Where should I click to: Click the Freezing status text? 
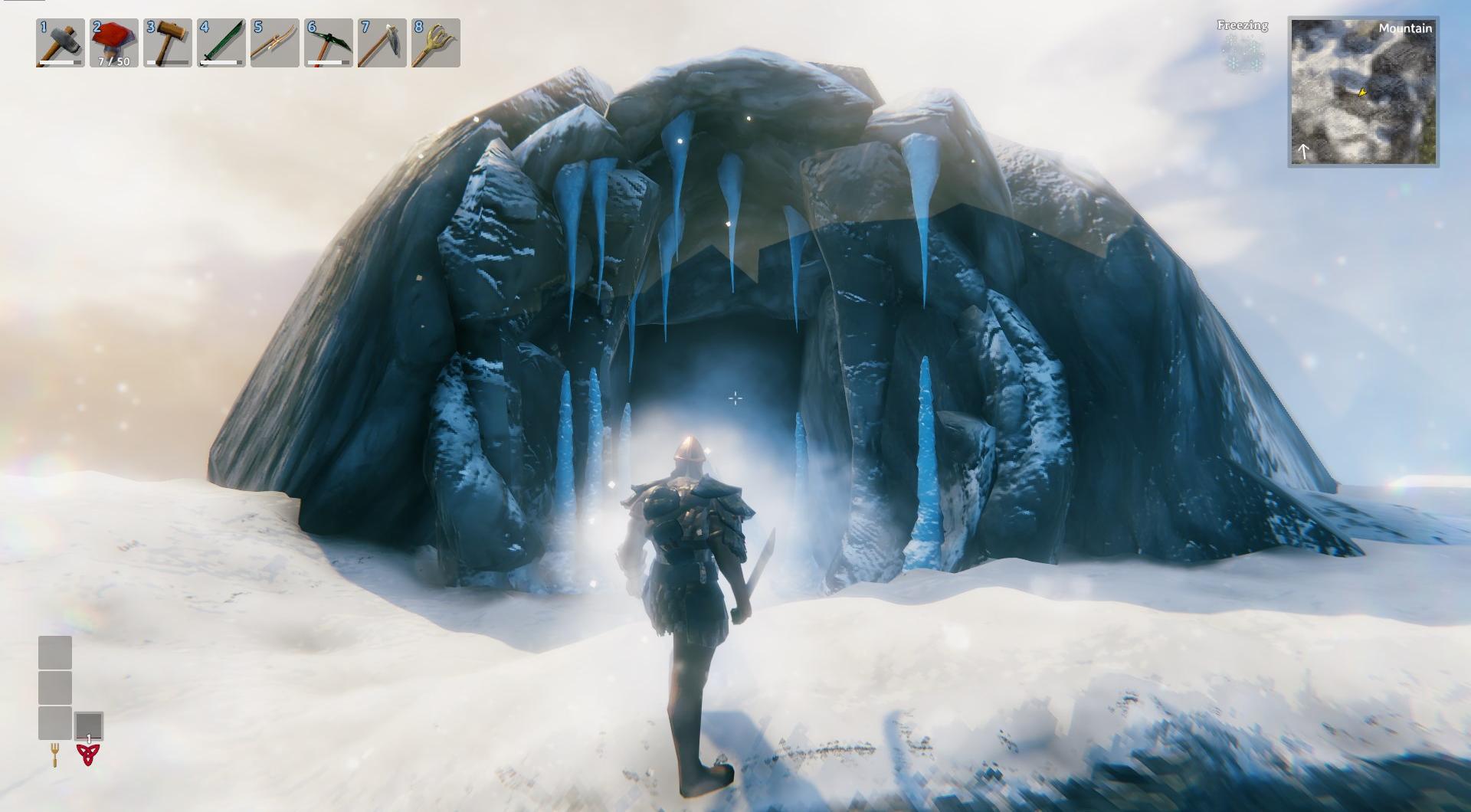[1241, 25]
